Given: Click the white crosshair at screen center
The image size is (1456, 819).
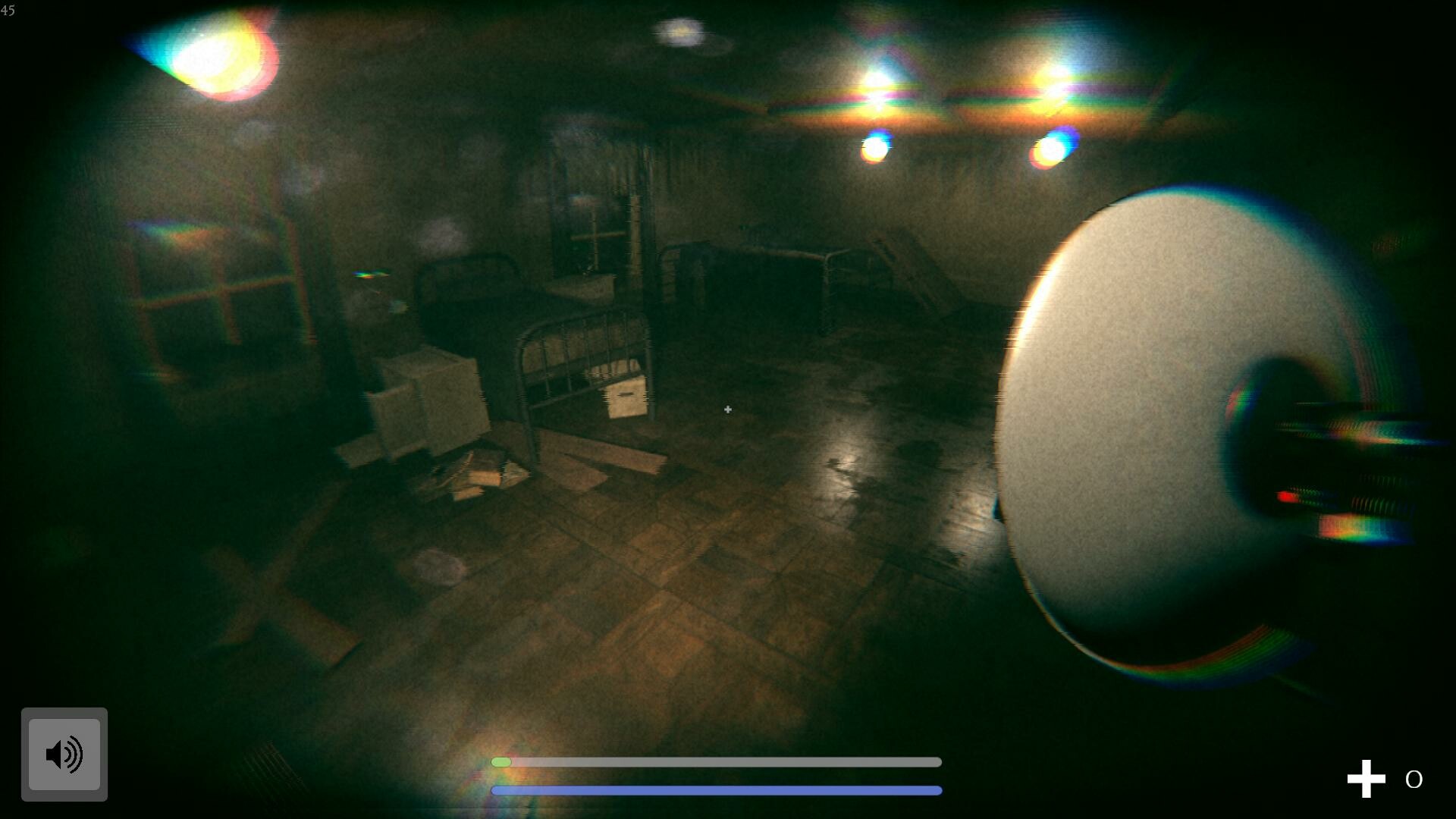Looking at the screenshot, I should [727, 409].
